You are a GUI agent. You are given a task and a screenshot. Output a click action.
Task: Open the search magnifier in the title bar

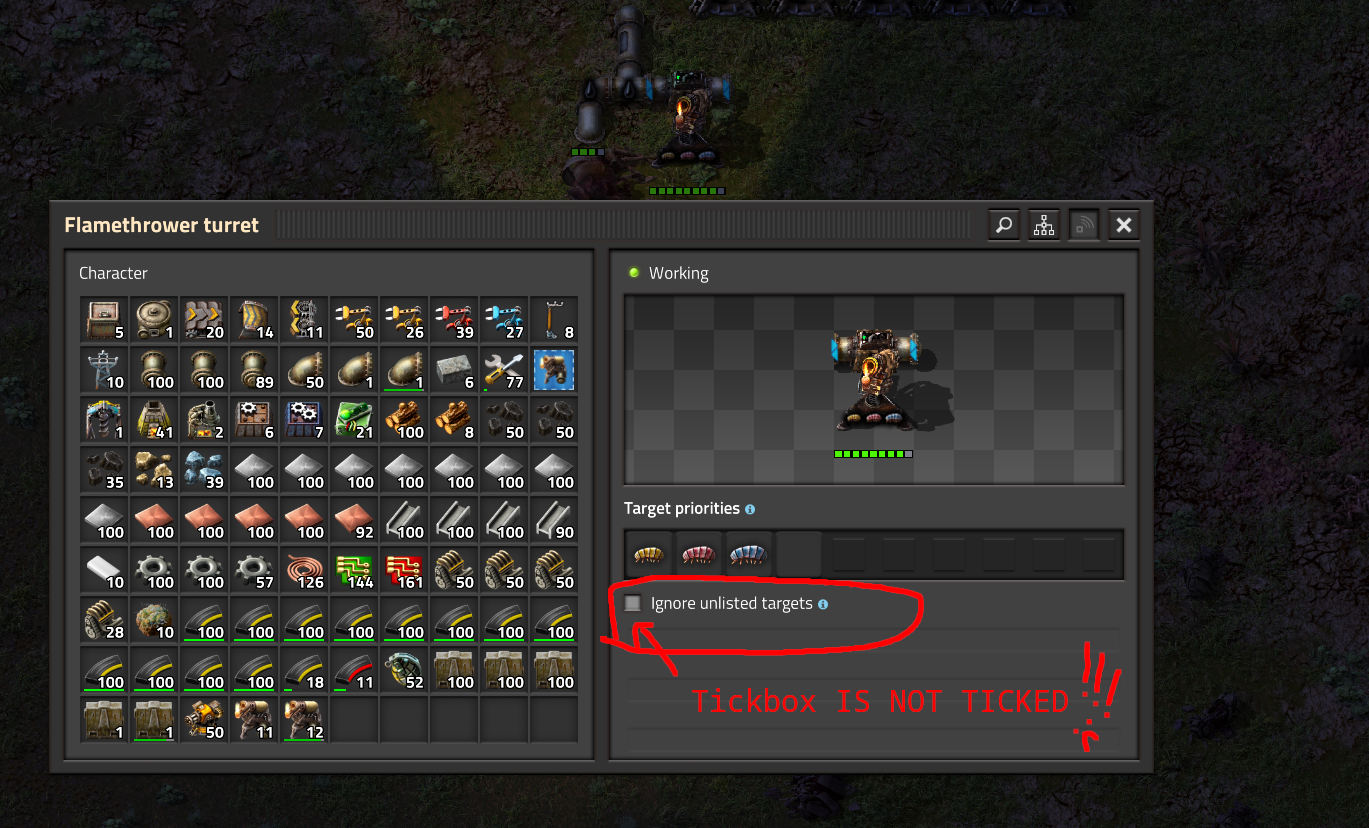1003,224
